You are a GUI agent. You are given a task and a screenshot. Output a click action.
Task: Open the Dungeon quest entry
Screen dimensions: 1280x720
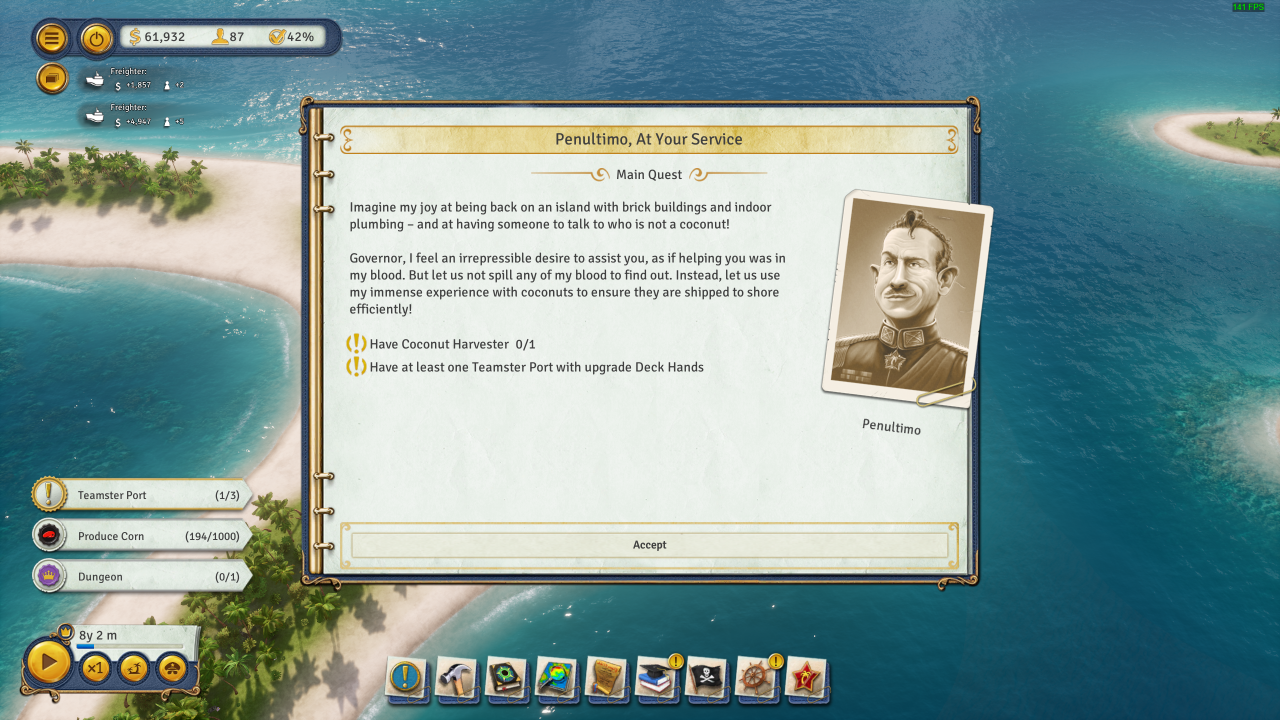coord(140,576)
